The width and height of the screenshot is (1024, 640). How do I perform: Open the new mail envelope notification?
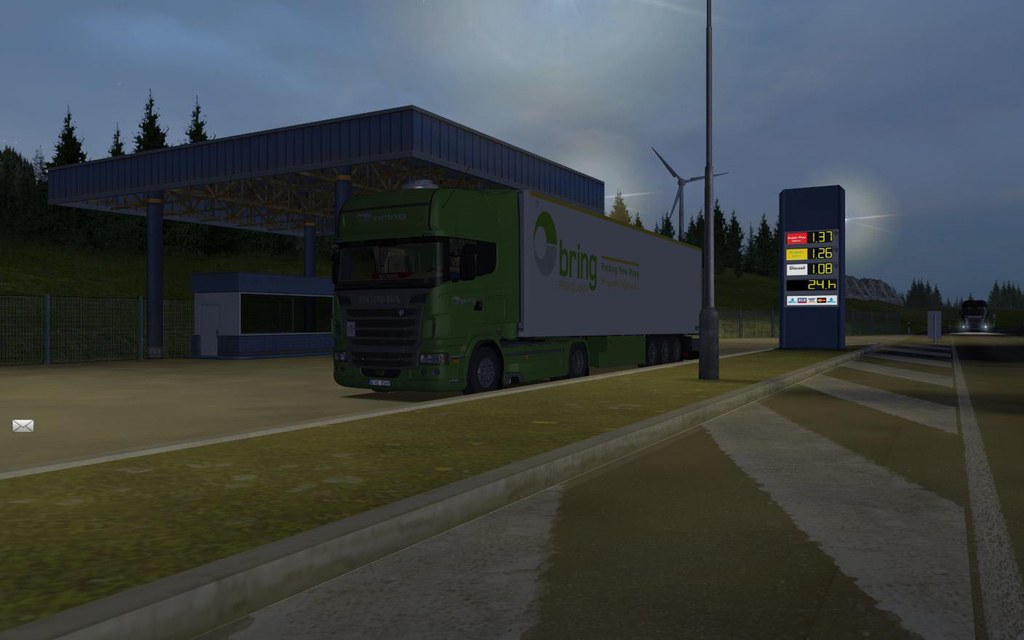[x=23, y=425]
